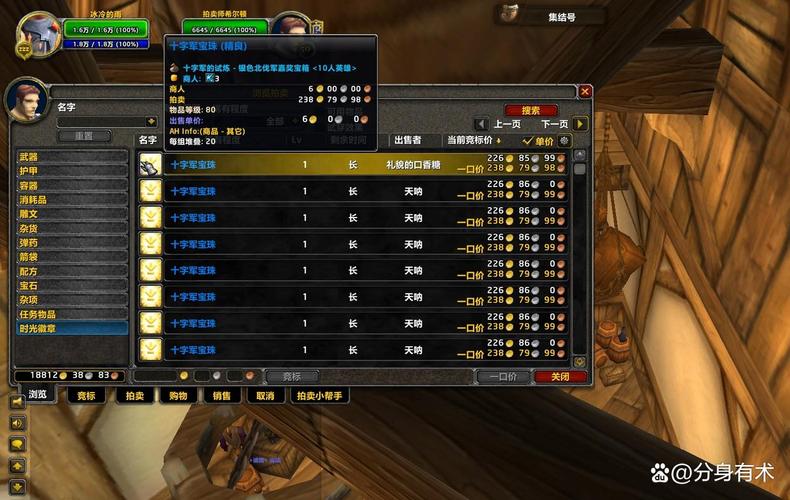Image resolution: width=790 pixels, height=500 pixels.
Task: Click the 一口价 buyout button
Action: click(497, 377)
